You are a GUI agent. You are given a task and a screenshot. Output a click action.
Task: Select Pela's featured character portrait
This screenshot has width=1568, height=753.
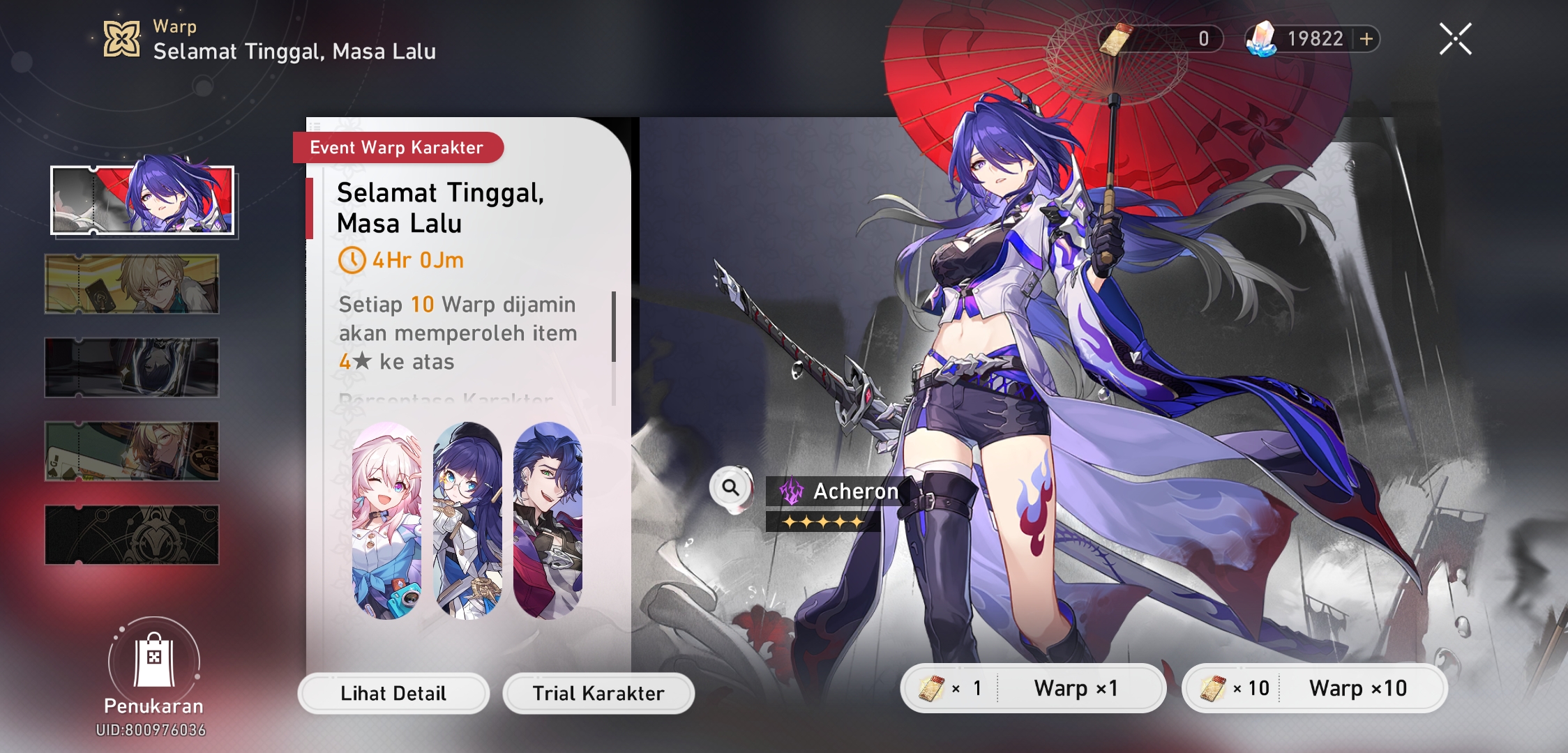tap(467, 516)
